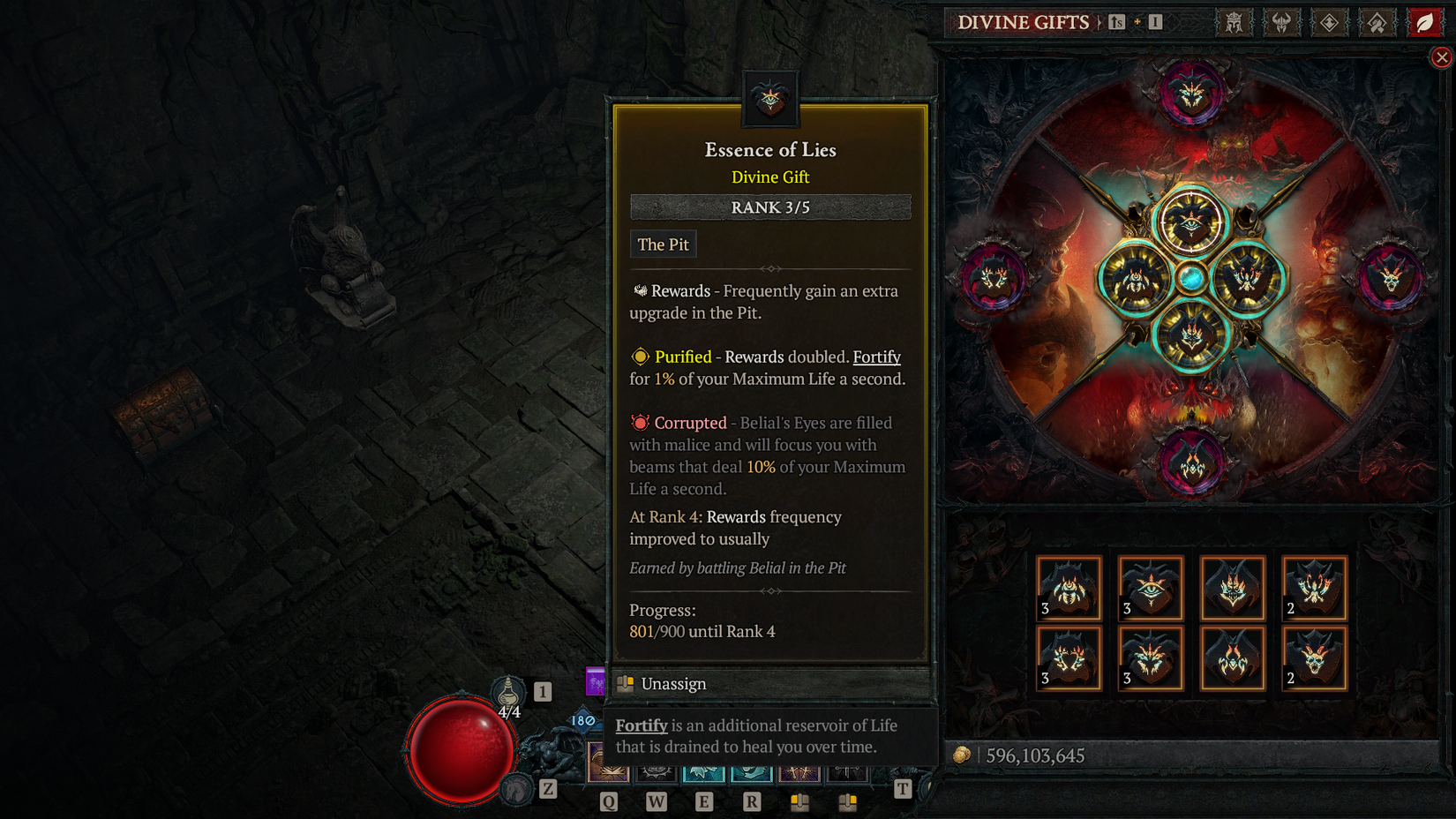Select the crown icon in the top menu bar
The image size is (1456, 819).
click(1235, 23)
